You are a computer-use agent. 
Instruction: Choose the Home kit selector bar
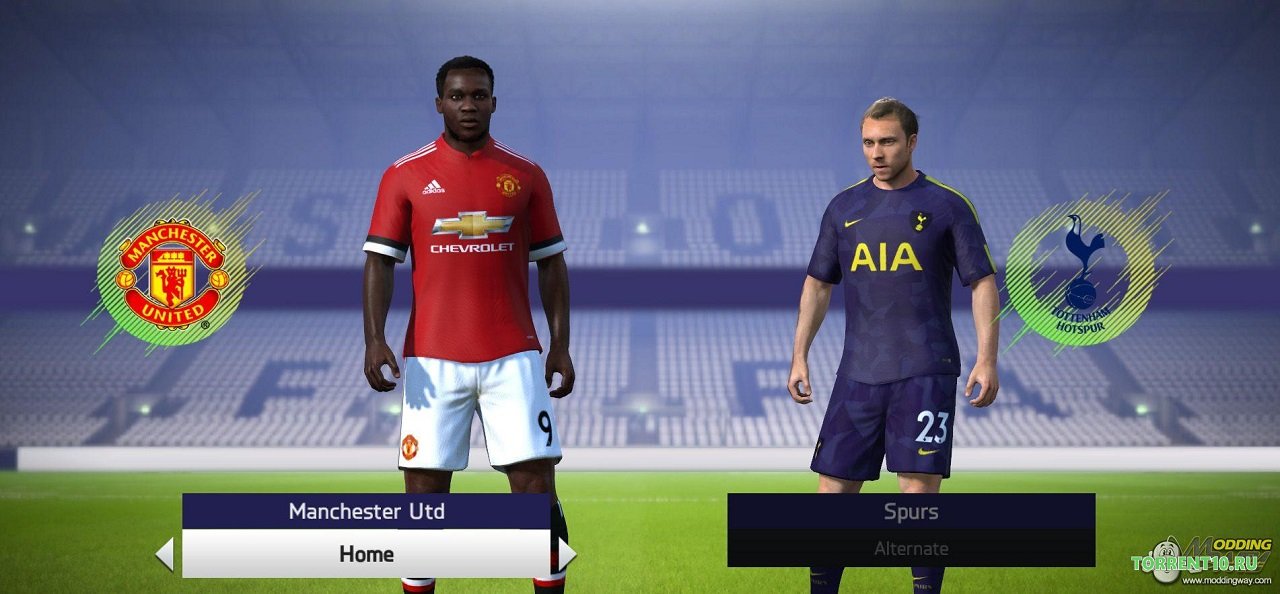click(x=366, y=554)
